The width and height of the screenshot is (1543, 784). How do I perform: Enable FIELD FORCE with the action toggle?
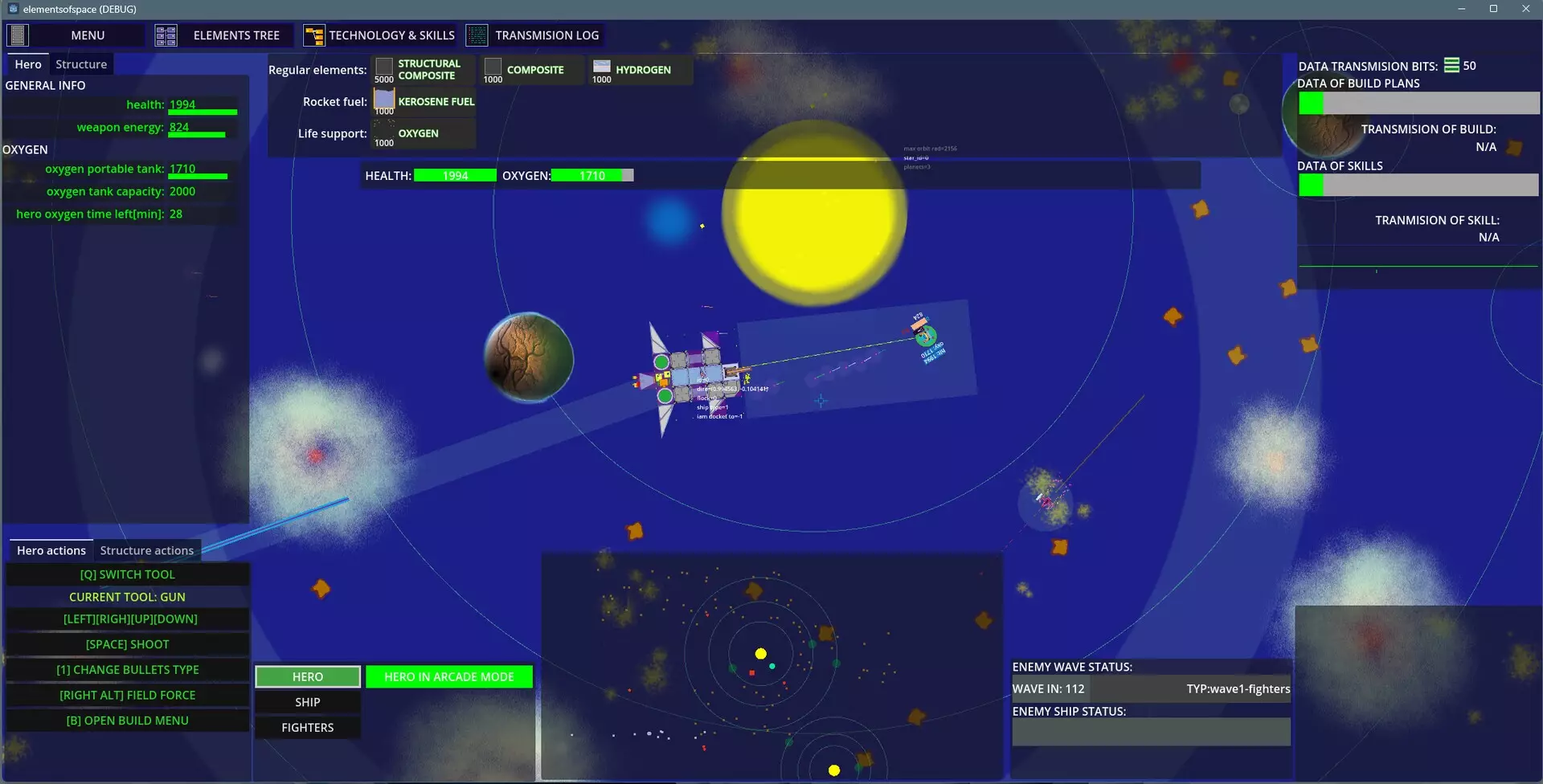127,695
